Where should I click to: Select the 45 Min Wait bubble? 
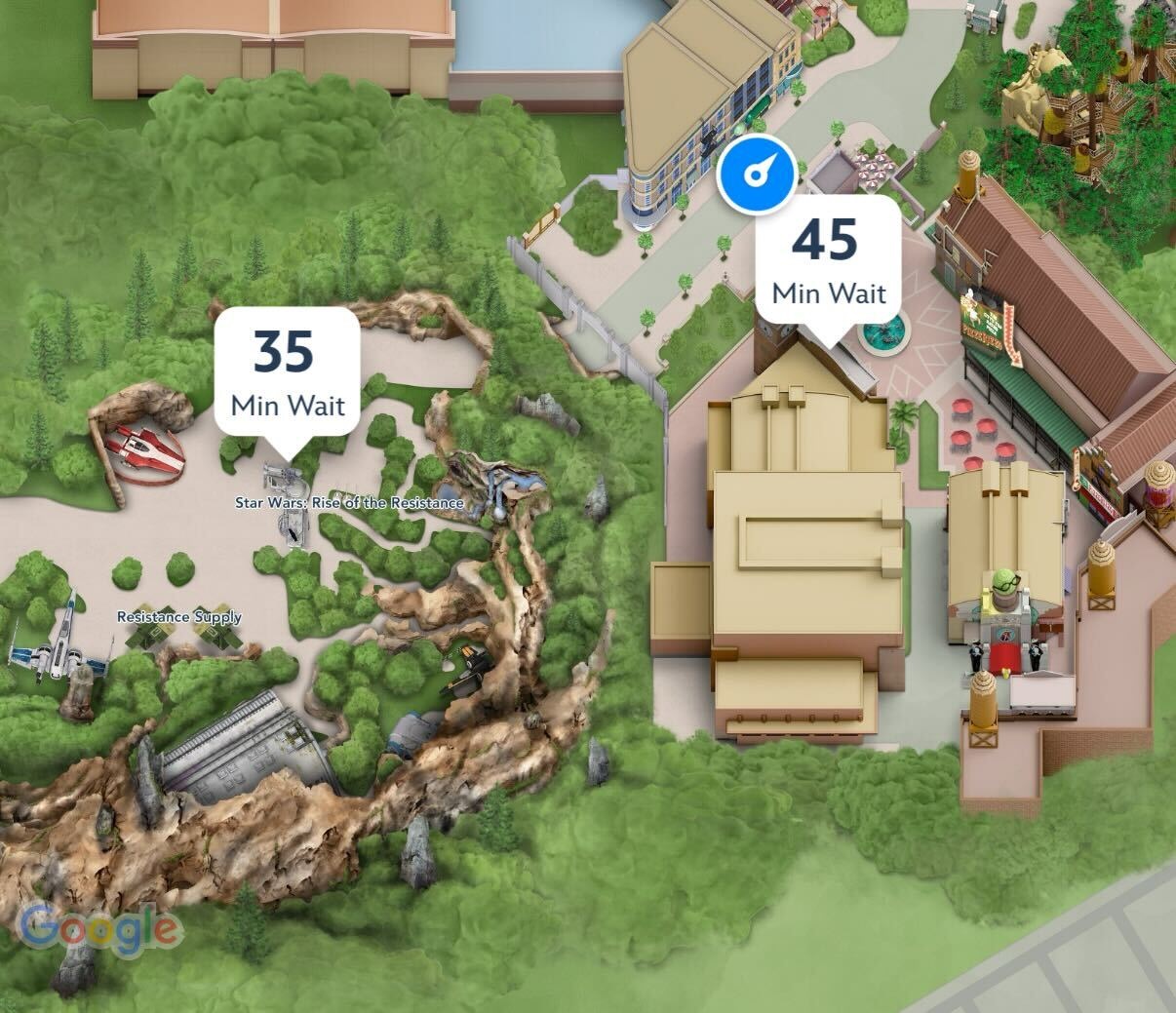[x=828, y=259]
